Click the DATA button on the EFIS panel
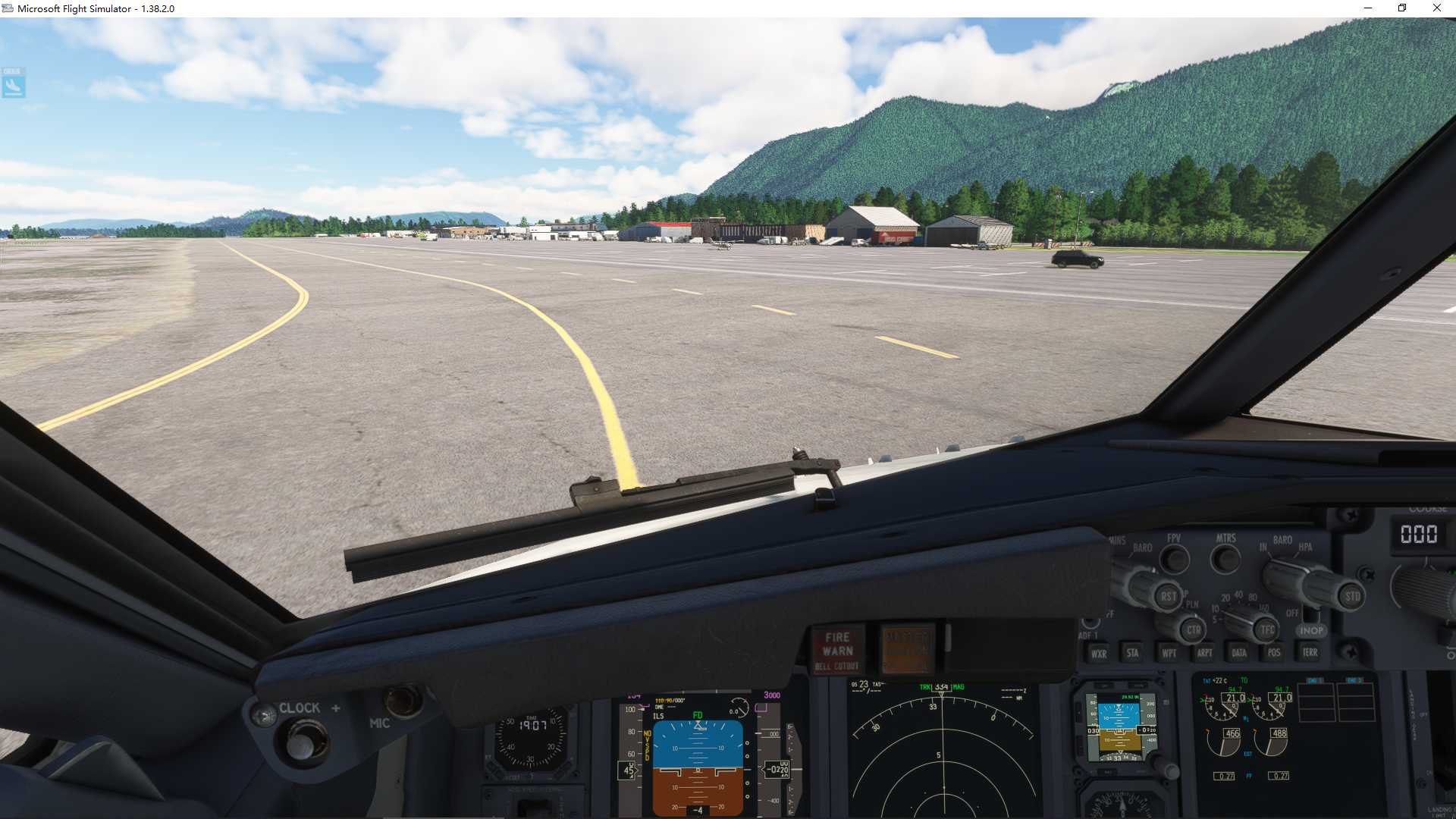The height and width of the screenshot is (819, 1456). (1239, 653)
